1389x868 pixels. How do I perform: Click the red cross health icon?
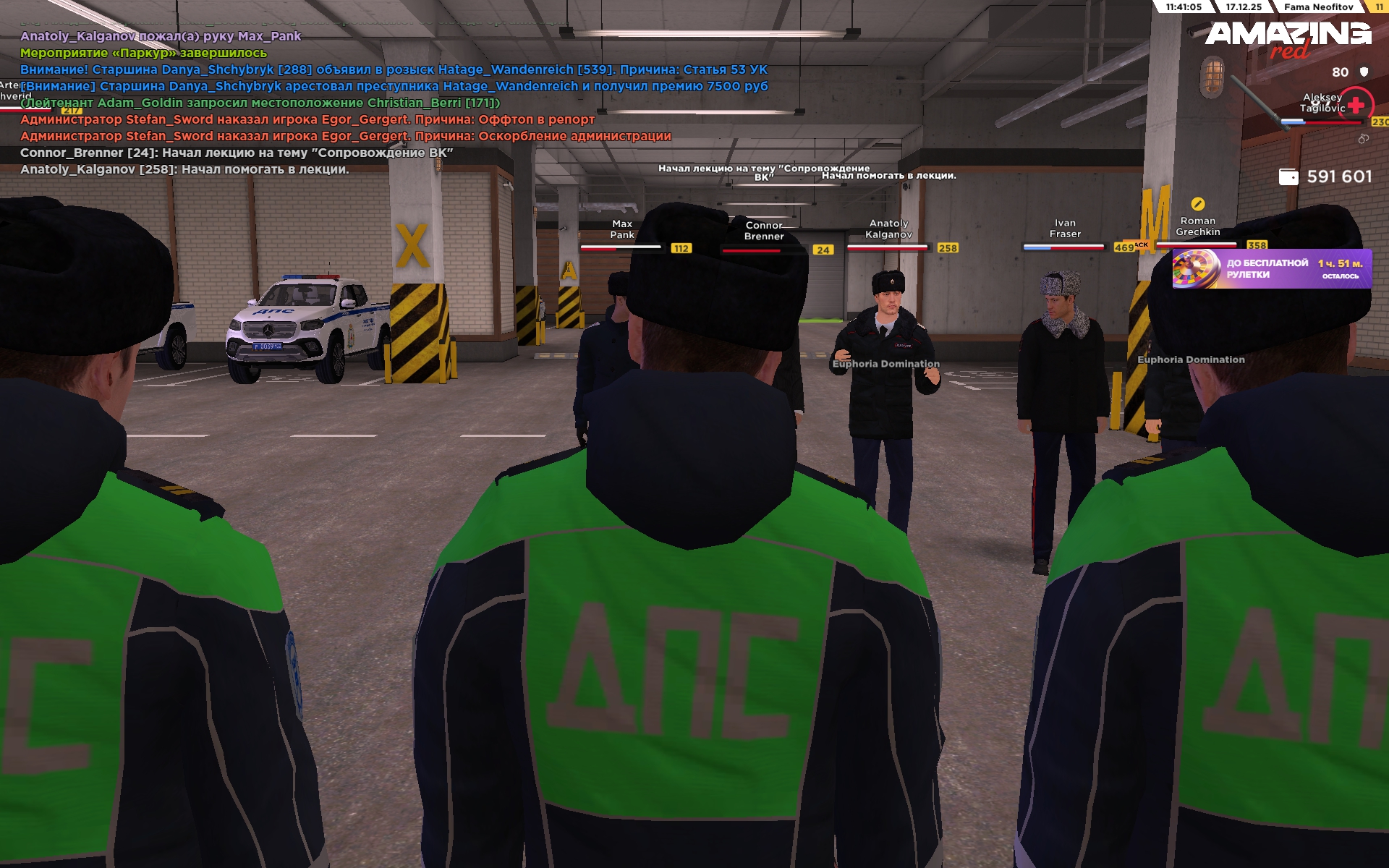(x=1356, y=106)
